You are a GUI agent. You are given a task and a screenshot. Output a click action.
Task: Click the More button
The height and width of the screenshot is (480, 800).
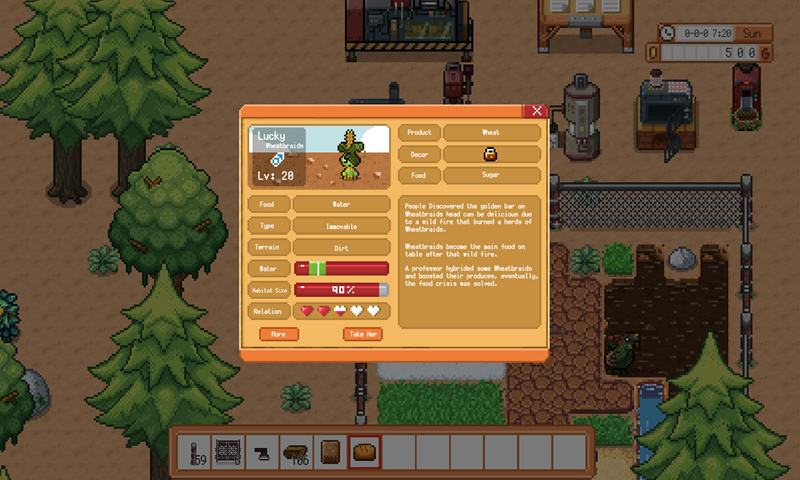click(279, 334)
